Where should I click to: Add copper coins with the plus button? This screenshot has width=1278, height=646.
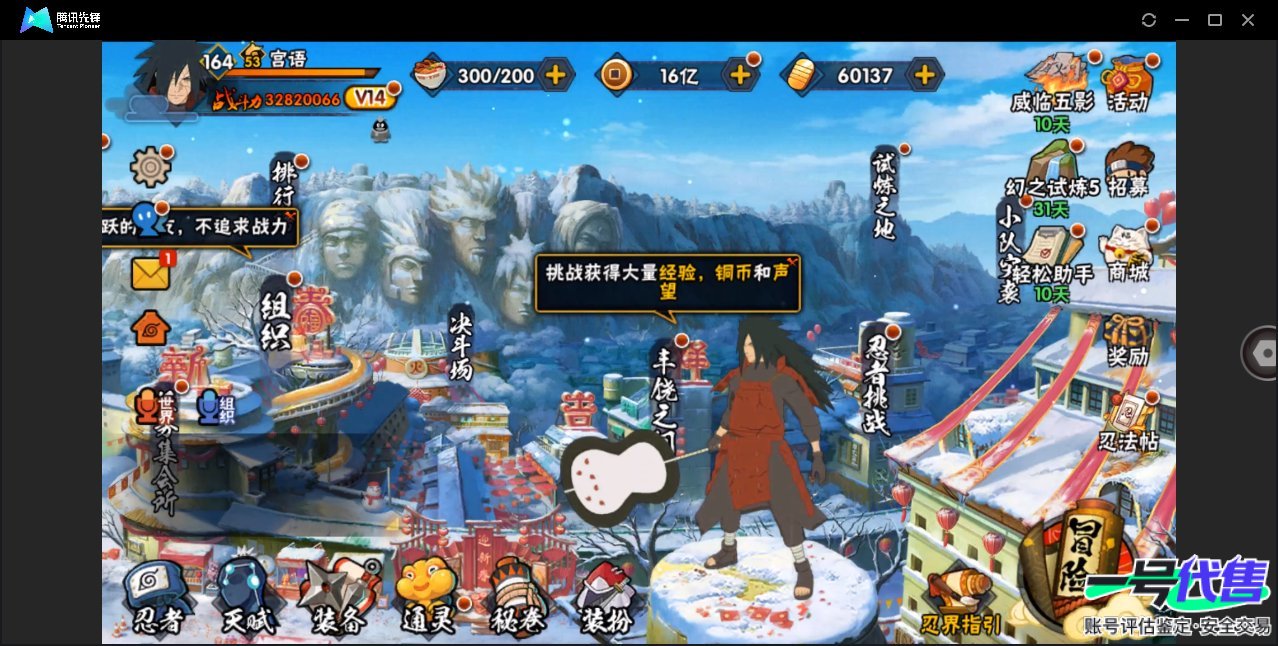(x=740, y=74)
